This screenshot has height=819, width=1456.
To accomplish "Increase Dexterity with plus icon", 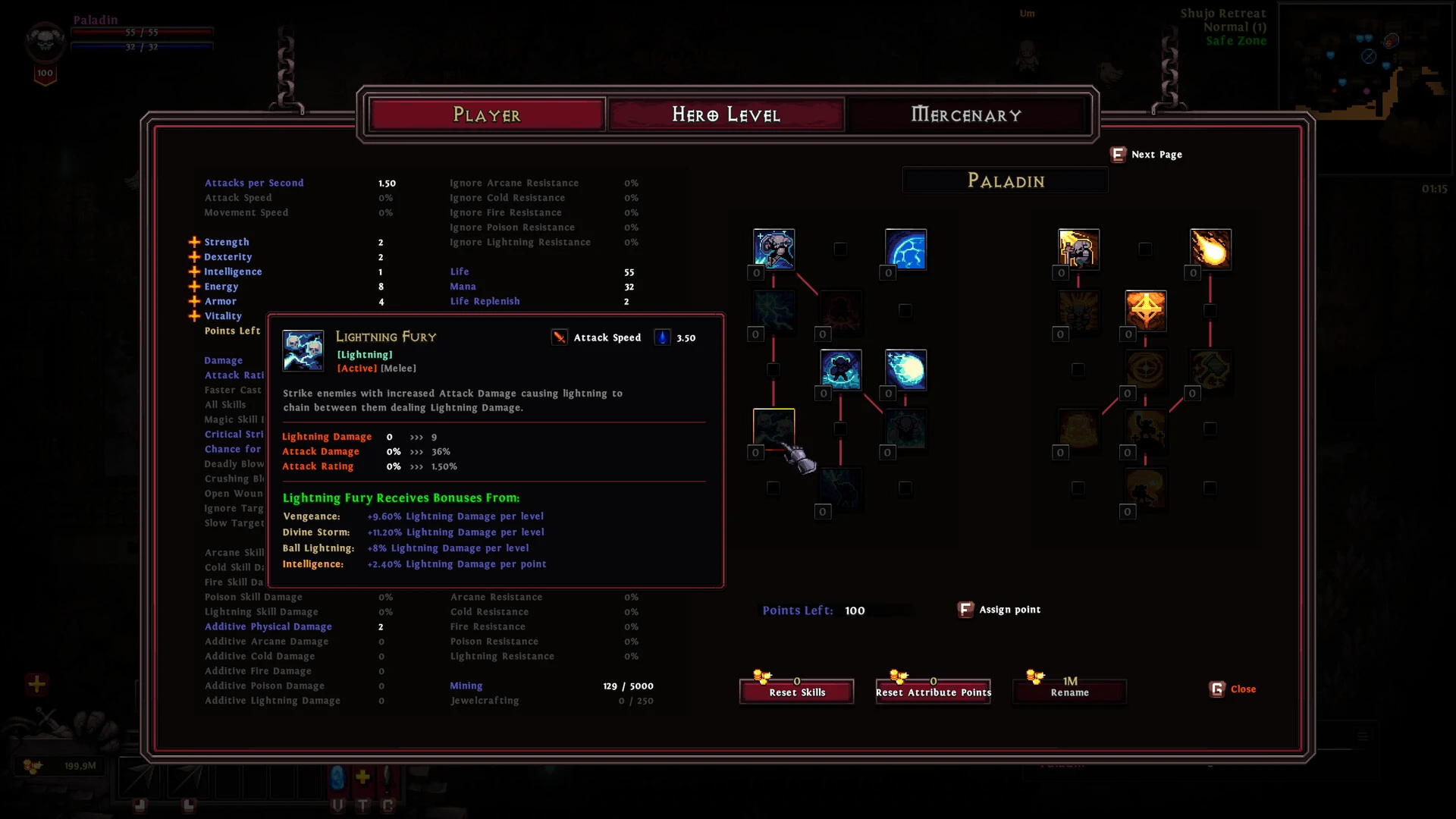I will 194,257.
